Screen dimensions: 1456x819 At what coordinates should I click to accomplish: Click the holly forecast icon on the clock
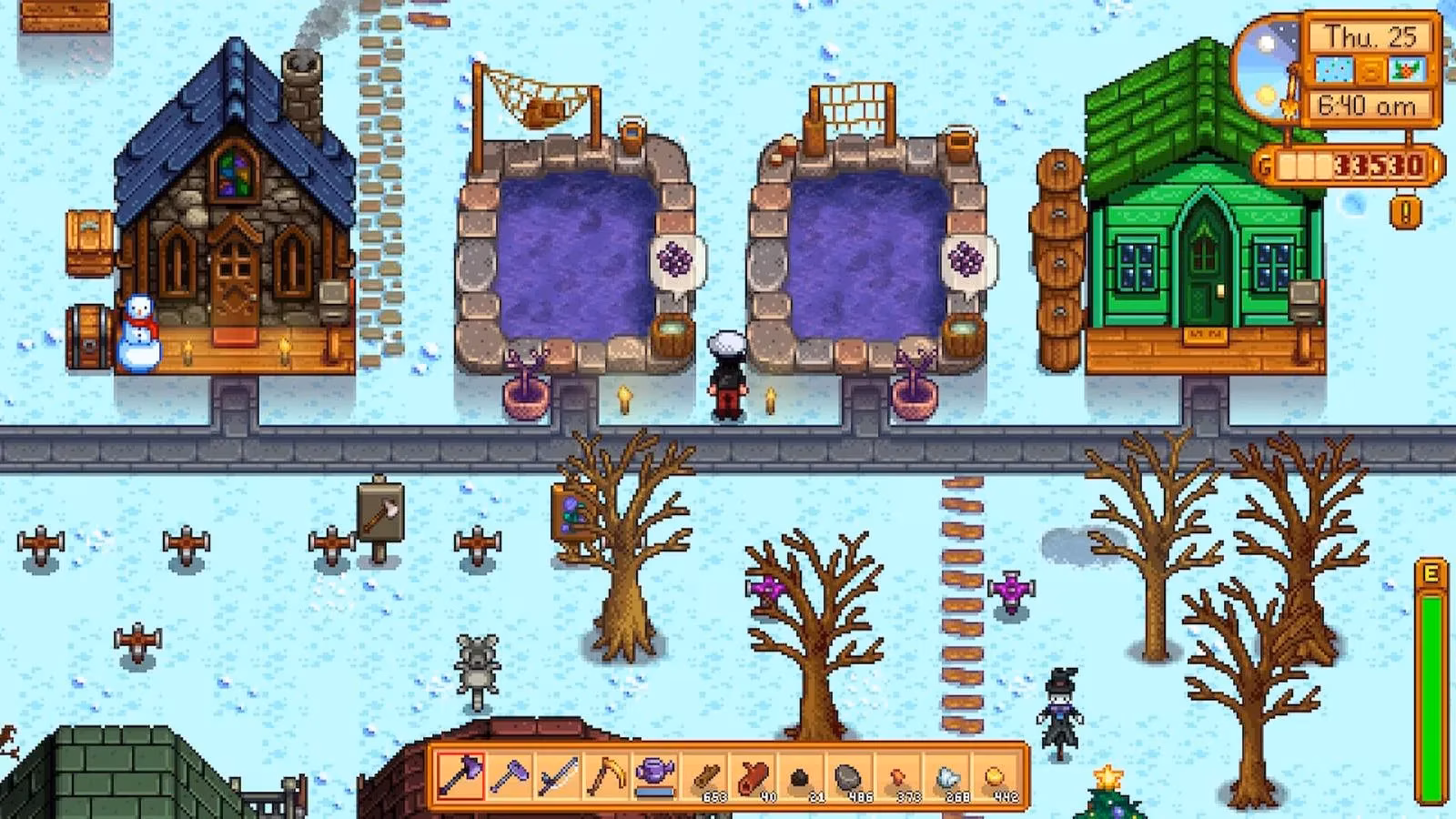click(x=1406, y=70)
